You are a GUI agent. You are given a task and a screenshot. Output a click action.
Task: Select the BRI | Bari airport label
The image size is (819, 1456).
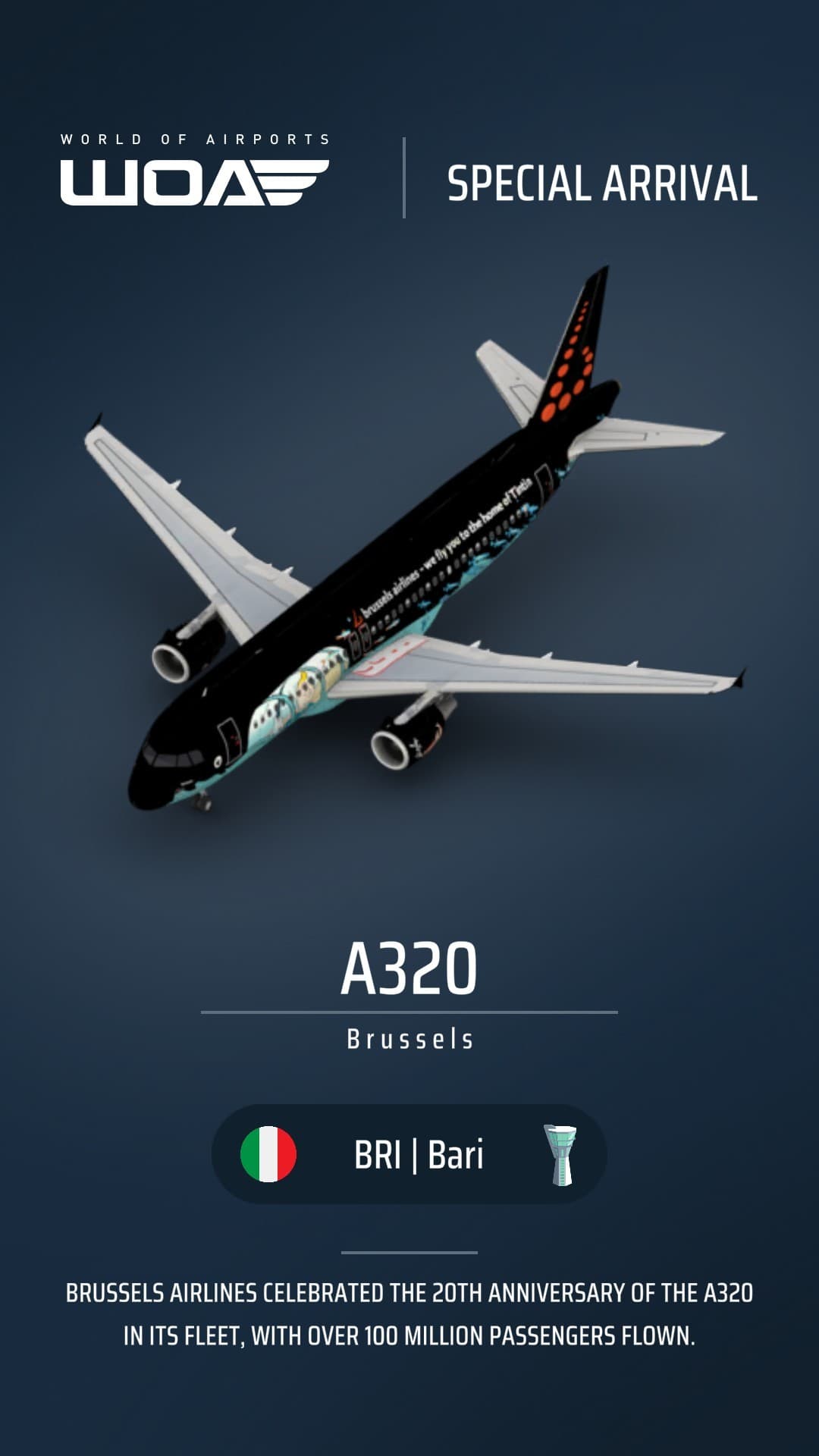coord(419,1155)
